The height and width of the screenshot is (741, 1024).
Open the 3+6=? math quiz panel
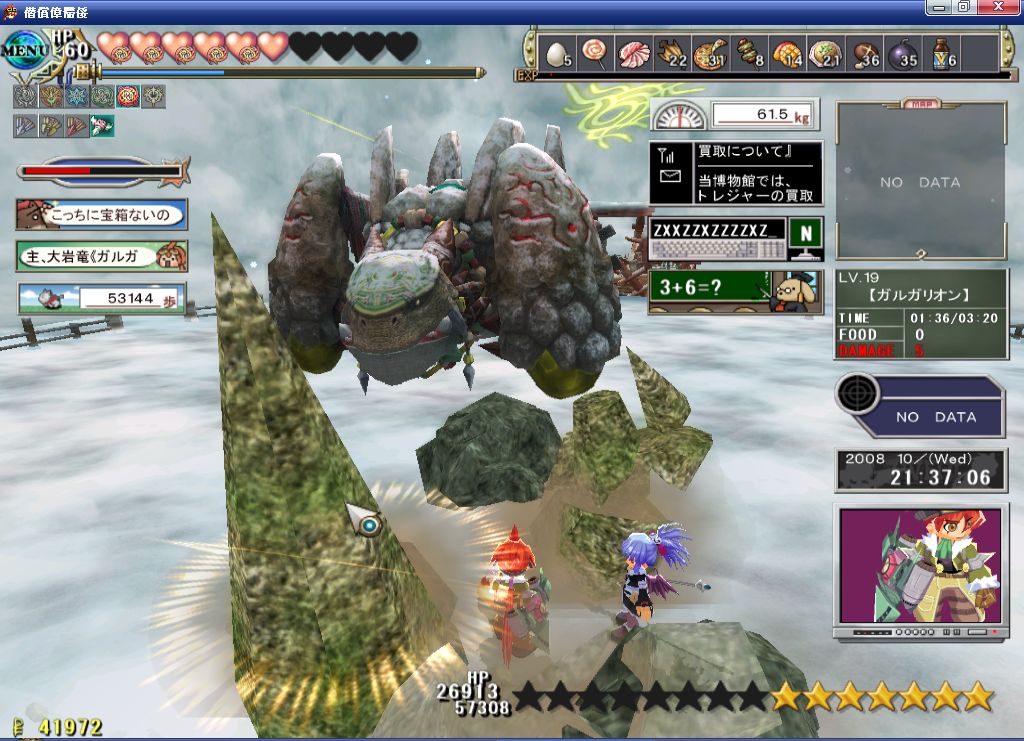(x=735, y=291)
